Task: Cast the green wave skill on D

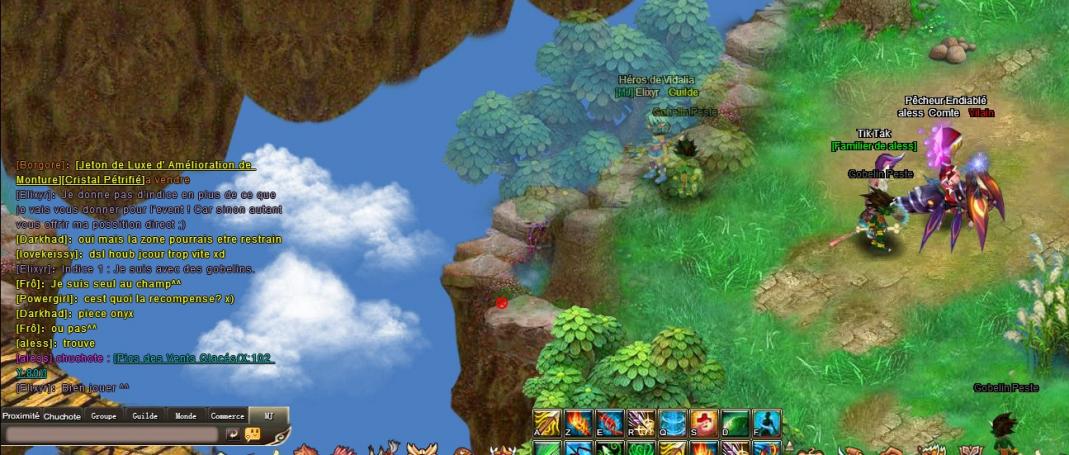Action: click(x=735, y=422)
